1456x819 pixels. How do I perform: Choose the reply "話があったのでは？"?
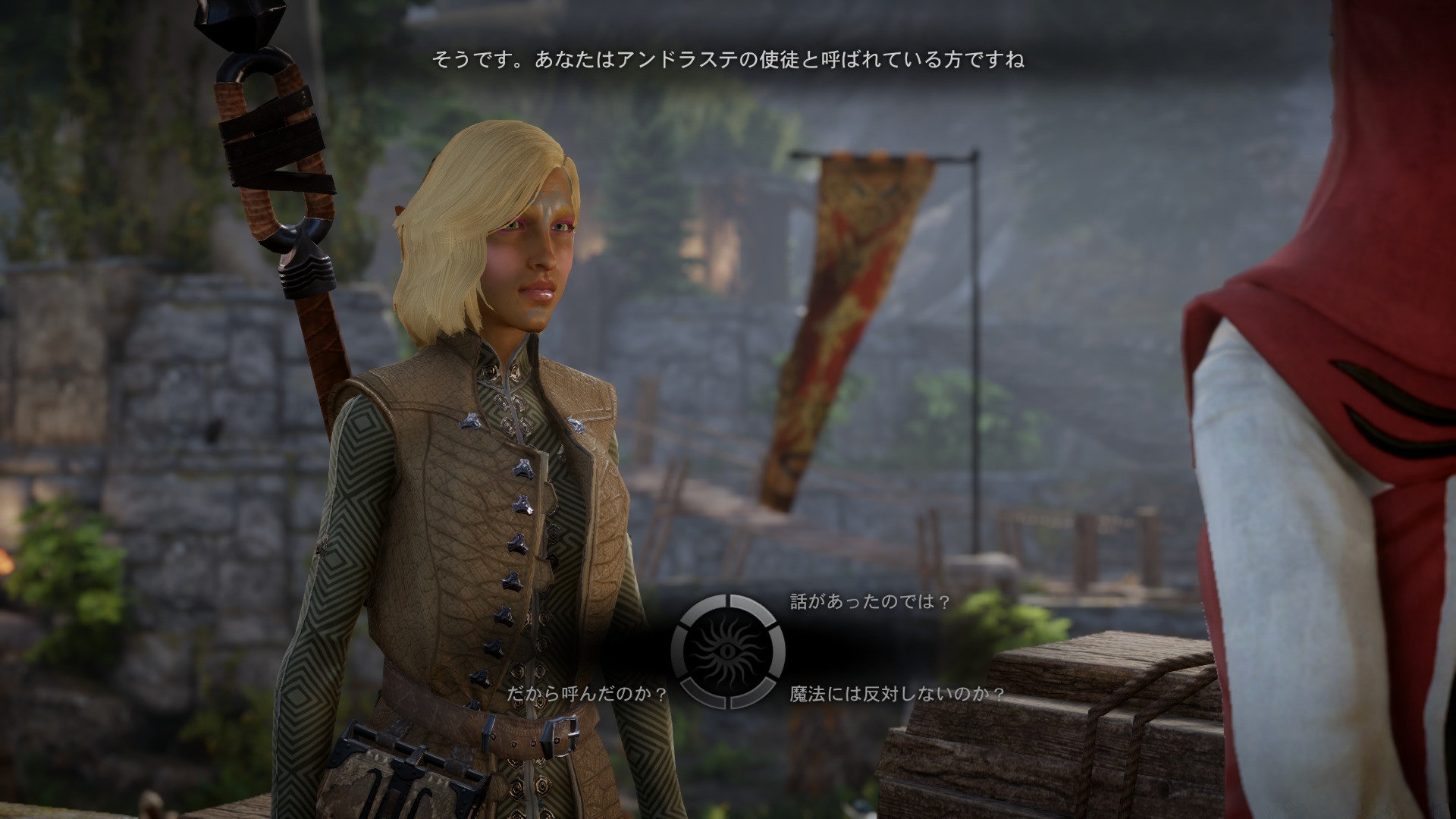pos(870,602)
